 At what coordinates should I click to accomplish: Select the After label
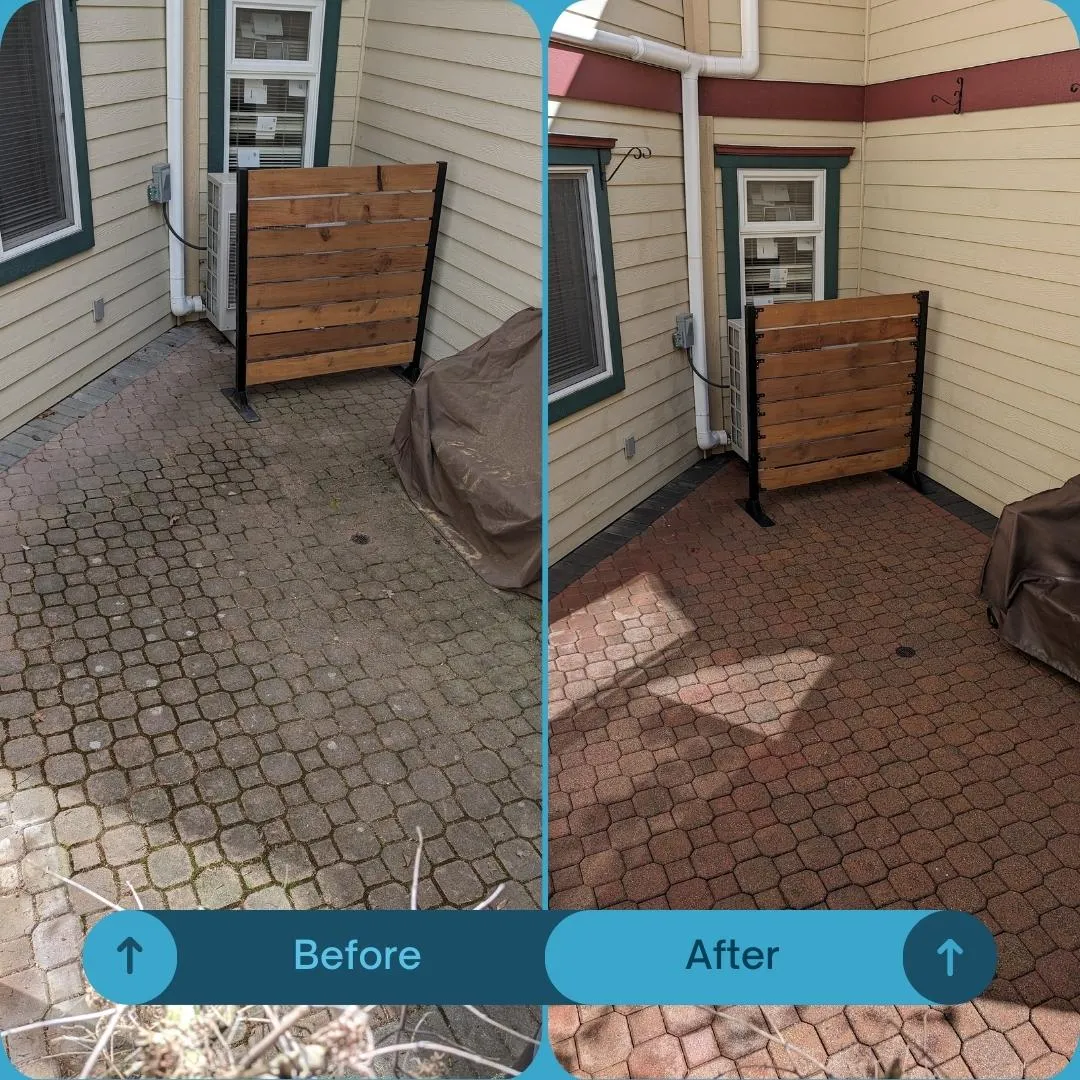732,955
